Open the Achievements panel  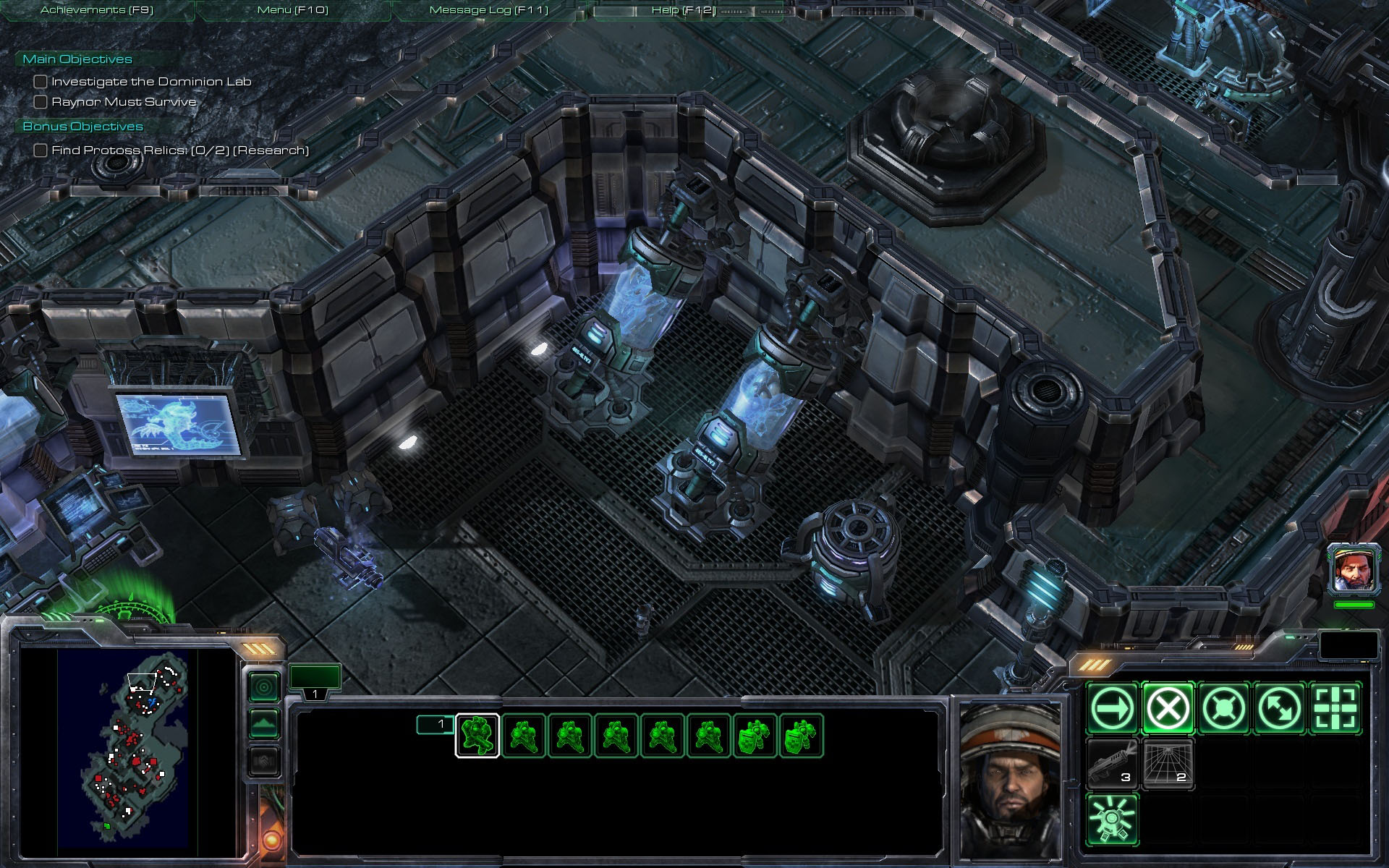pos(97,10)
